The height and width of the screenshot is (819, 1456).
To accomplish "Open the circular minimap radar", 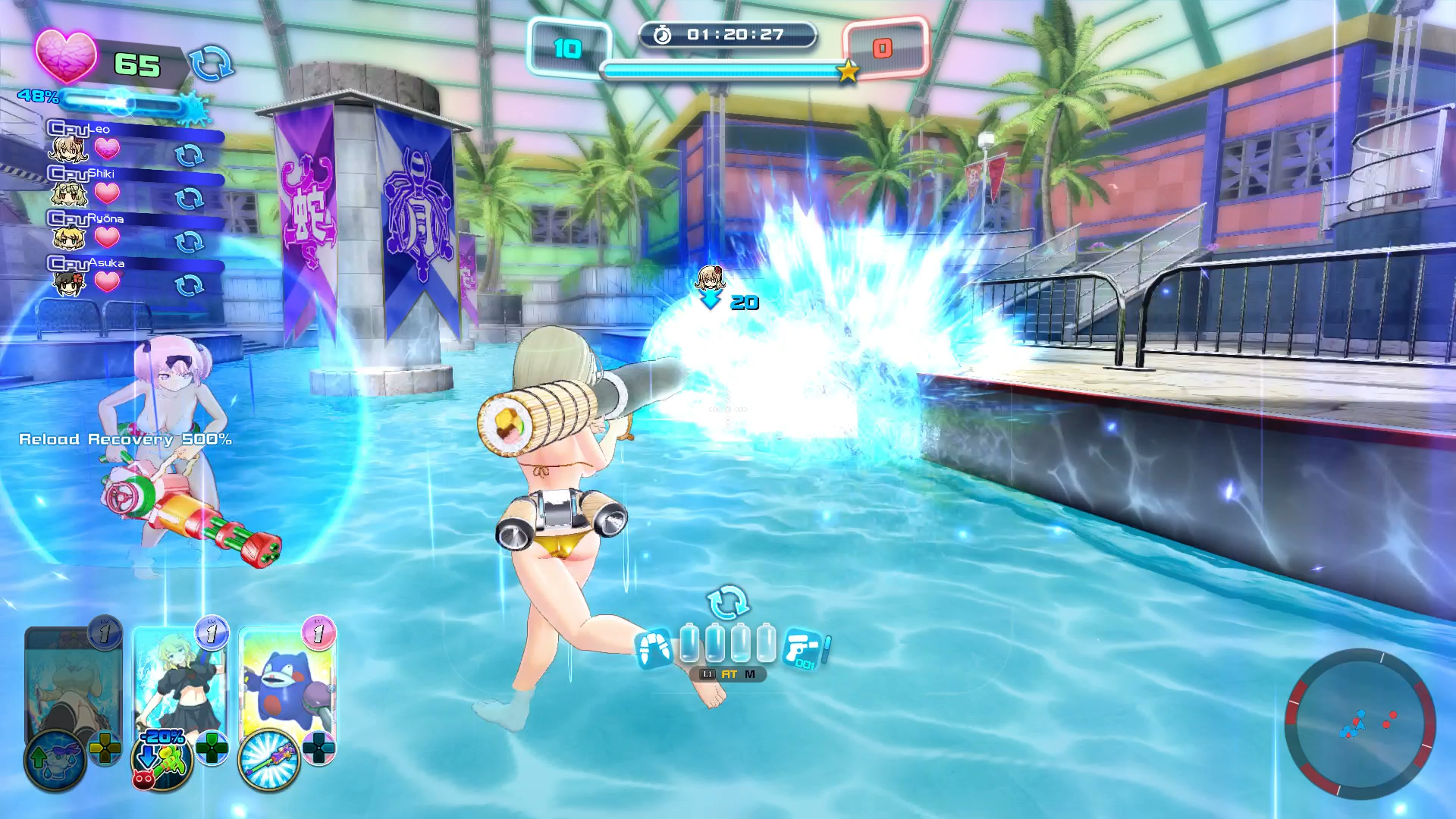I will 1360,723.
